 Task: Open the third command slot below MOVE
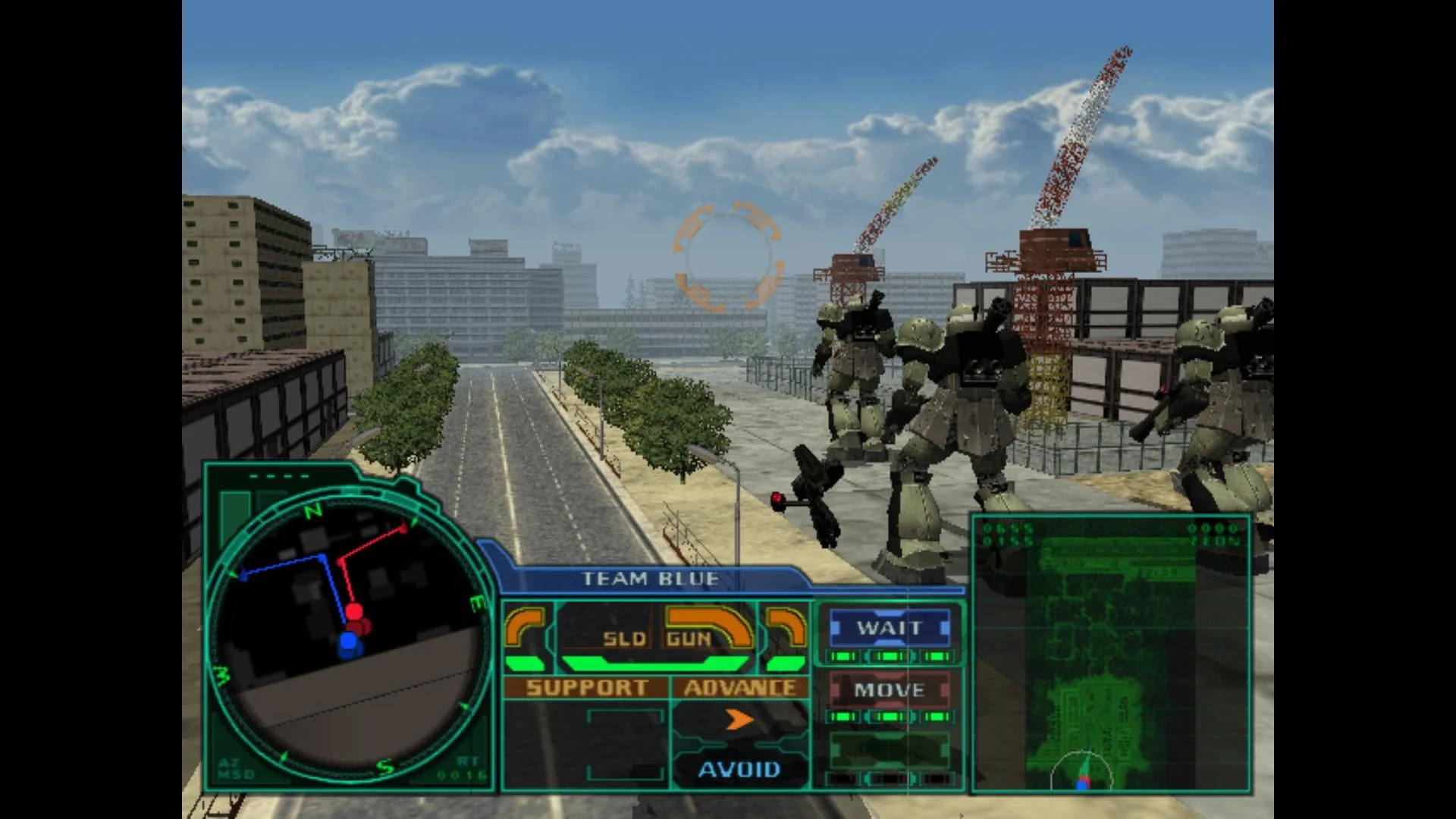pos(889,751)
